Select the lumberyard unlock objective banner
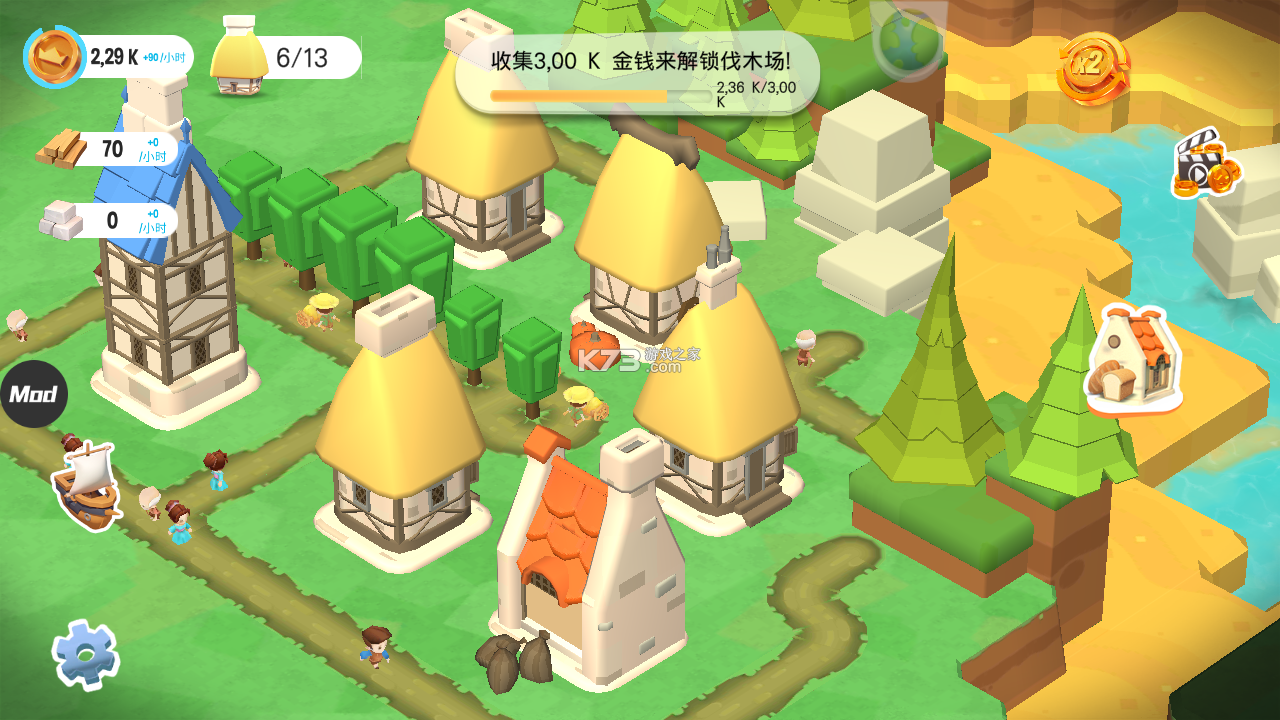 click(x=637, y=72)
